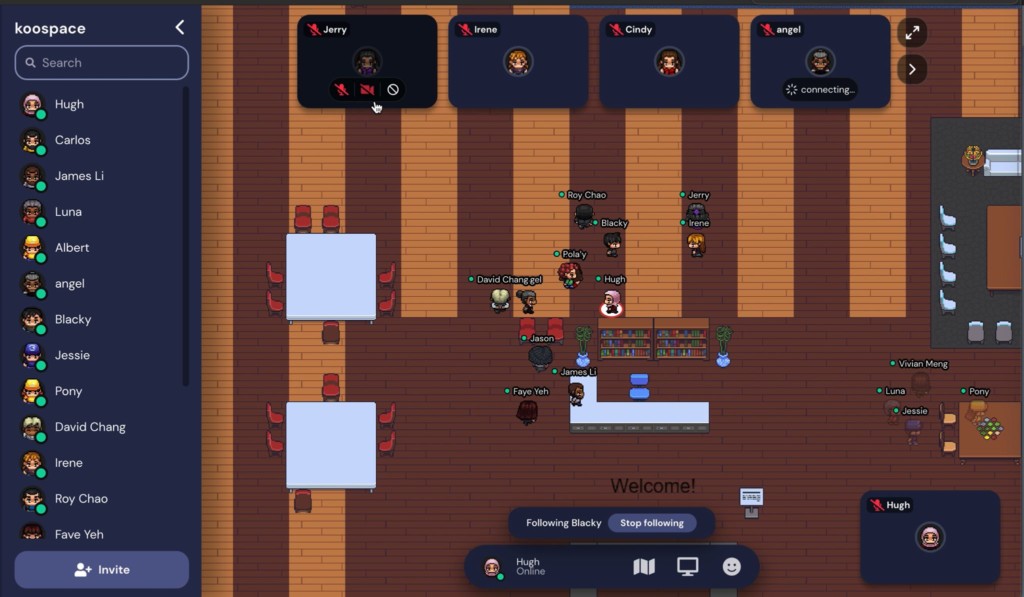
Task: Choose Luna in the participant list
Action: [68, 212]
